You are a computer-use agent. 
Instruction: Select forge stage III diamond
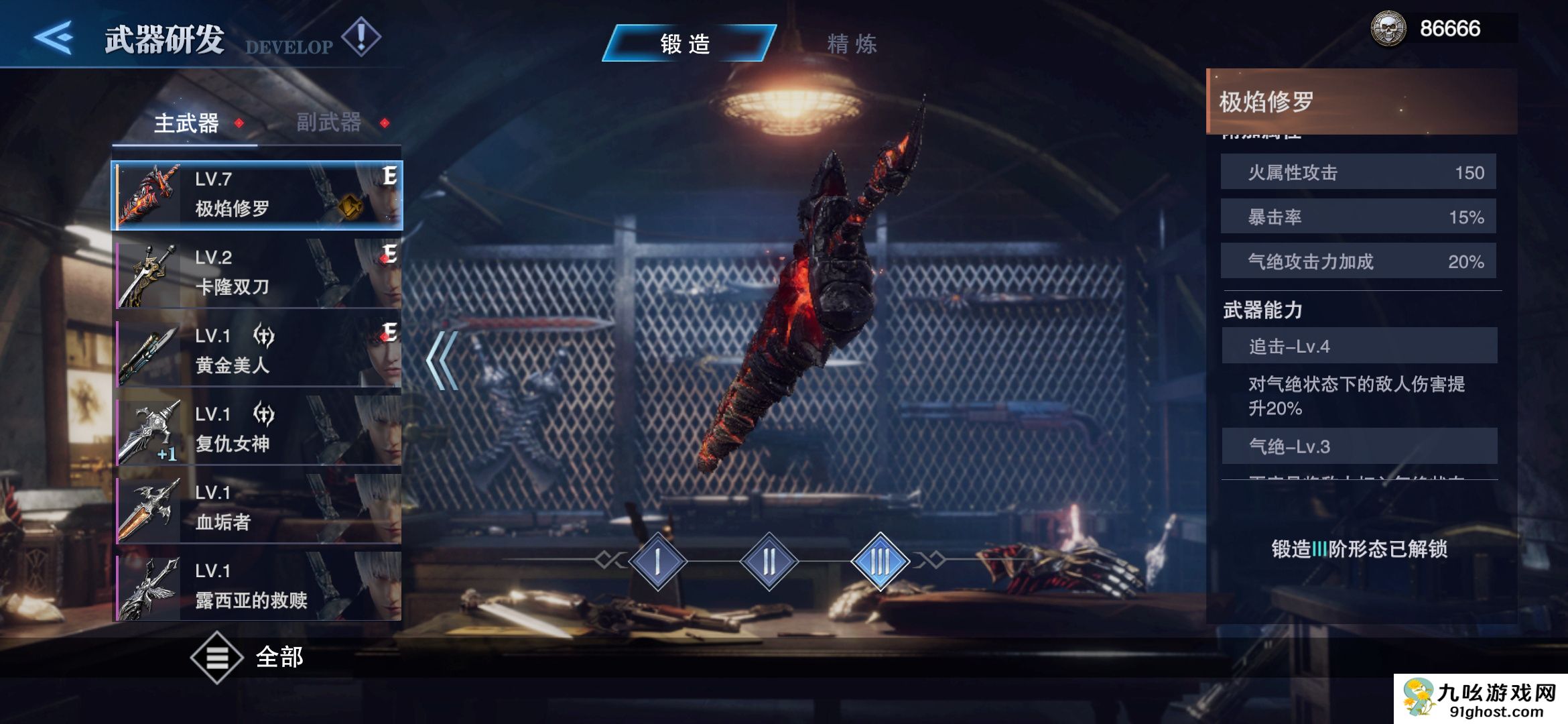click(880, 561)
